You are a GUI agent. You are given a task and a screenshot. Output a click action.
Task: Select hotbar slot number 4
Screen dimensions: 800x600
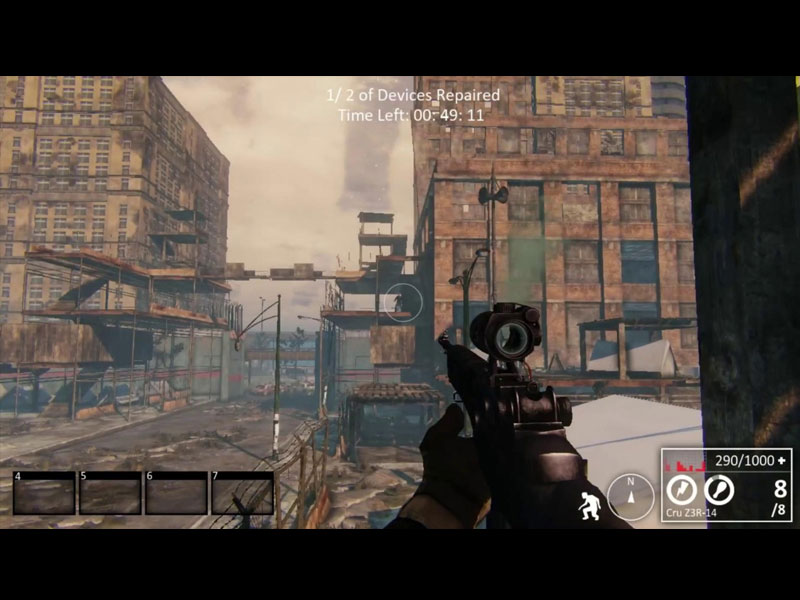(x=44, y=493)
